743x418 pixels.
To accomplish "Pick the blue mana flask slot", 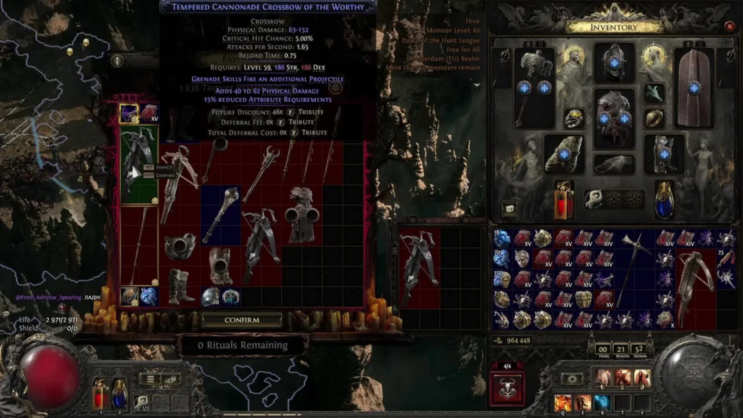I will pos(665,200).
